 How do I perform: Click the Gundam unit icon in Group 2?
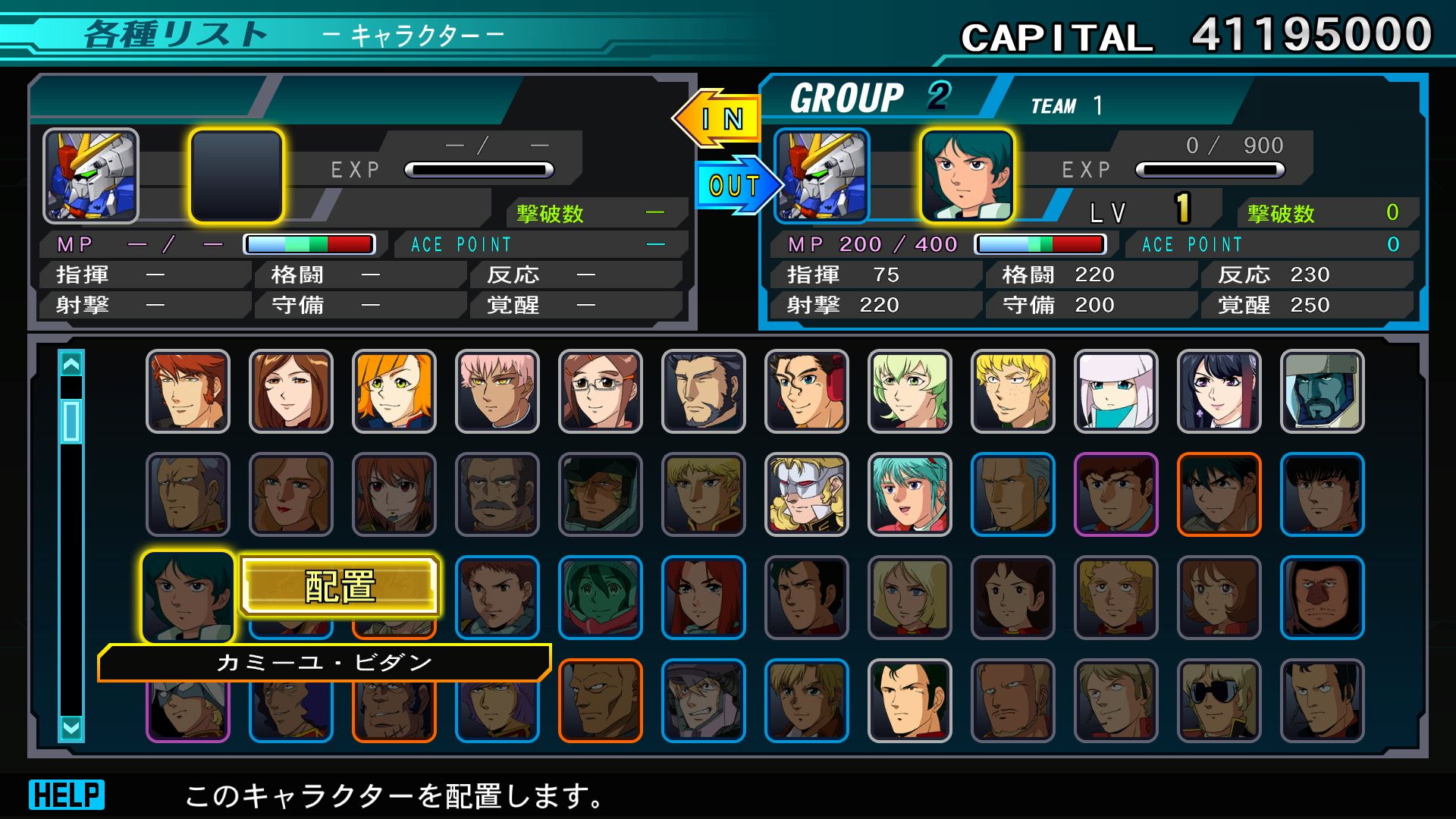click(x=822, y=176)
